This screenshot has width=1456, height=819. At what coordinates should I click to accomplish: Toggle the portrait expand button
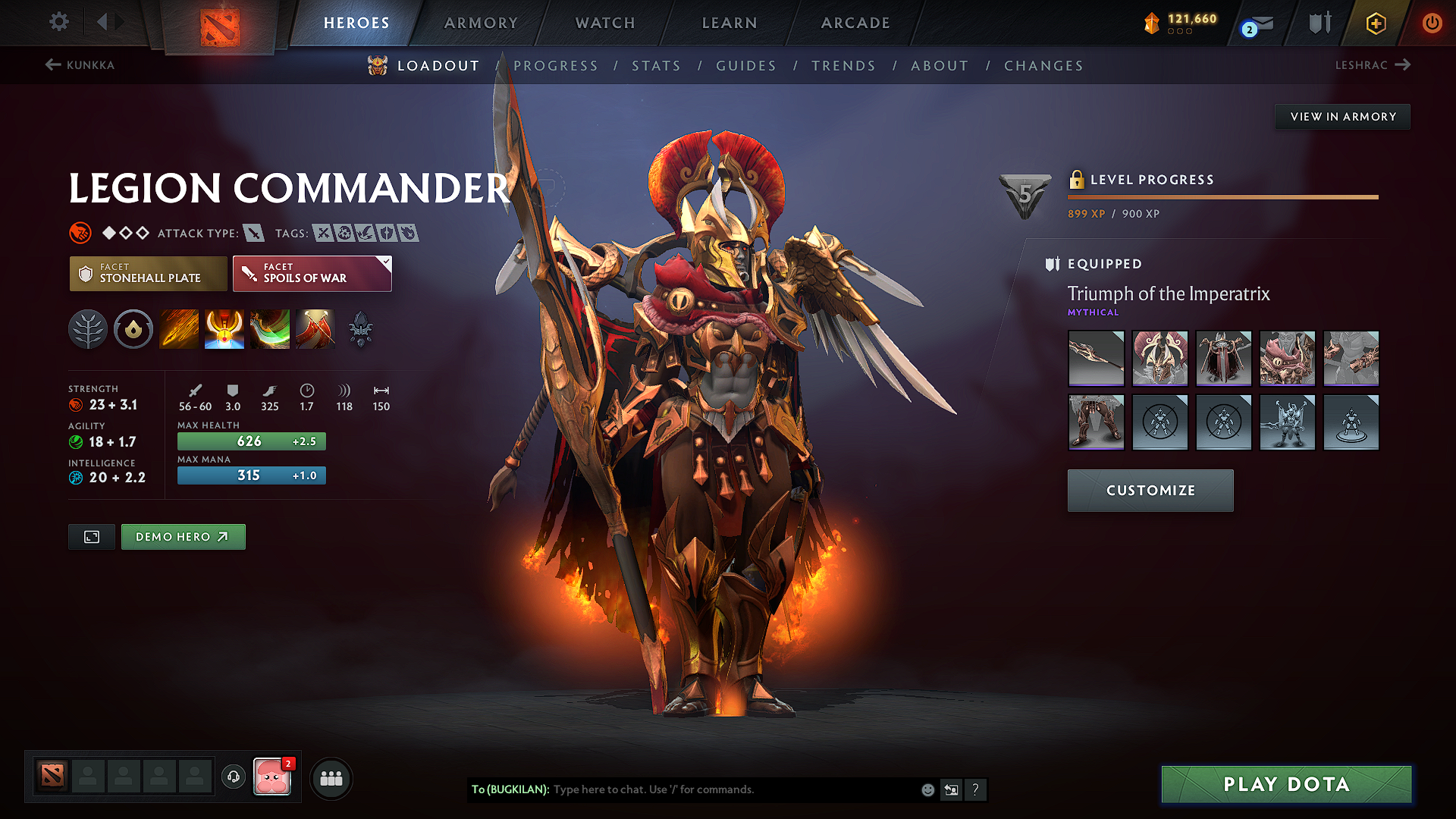[91, 536]
